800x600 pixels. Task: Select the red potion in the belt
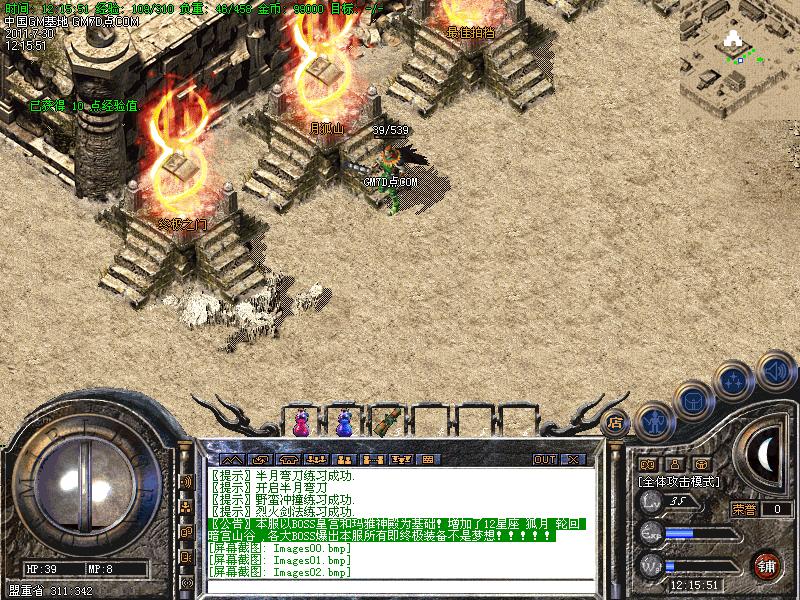coord(301,423)
